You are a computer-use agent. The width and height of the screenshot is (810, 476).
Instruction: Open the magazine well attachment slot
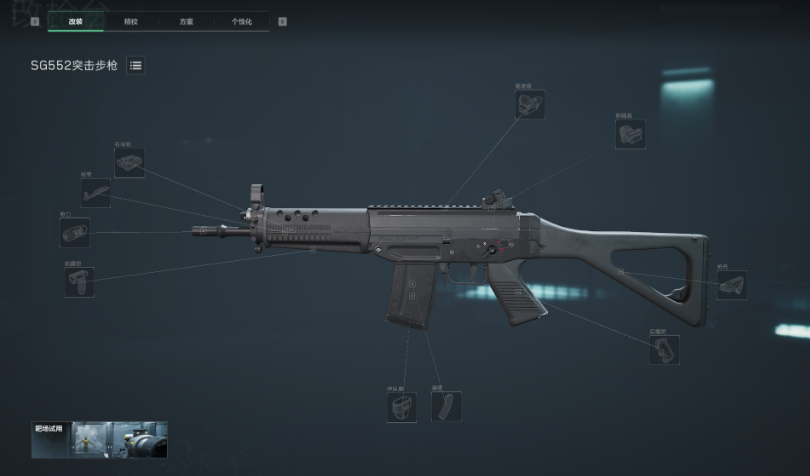coord(402,406)
